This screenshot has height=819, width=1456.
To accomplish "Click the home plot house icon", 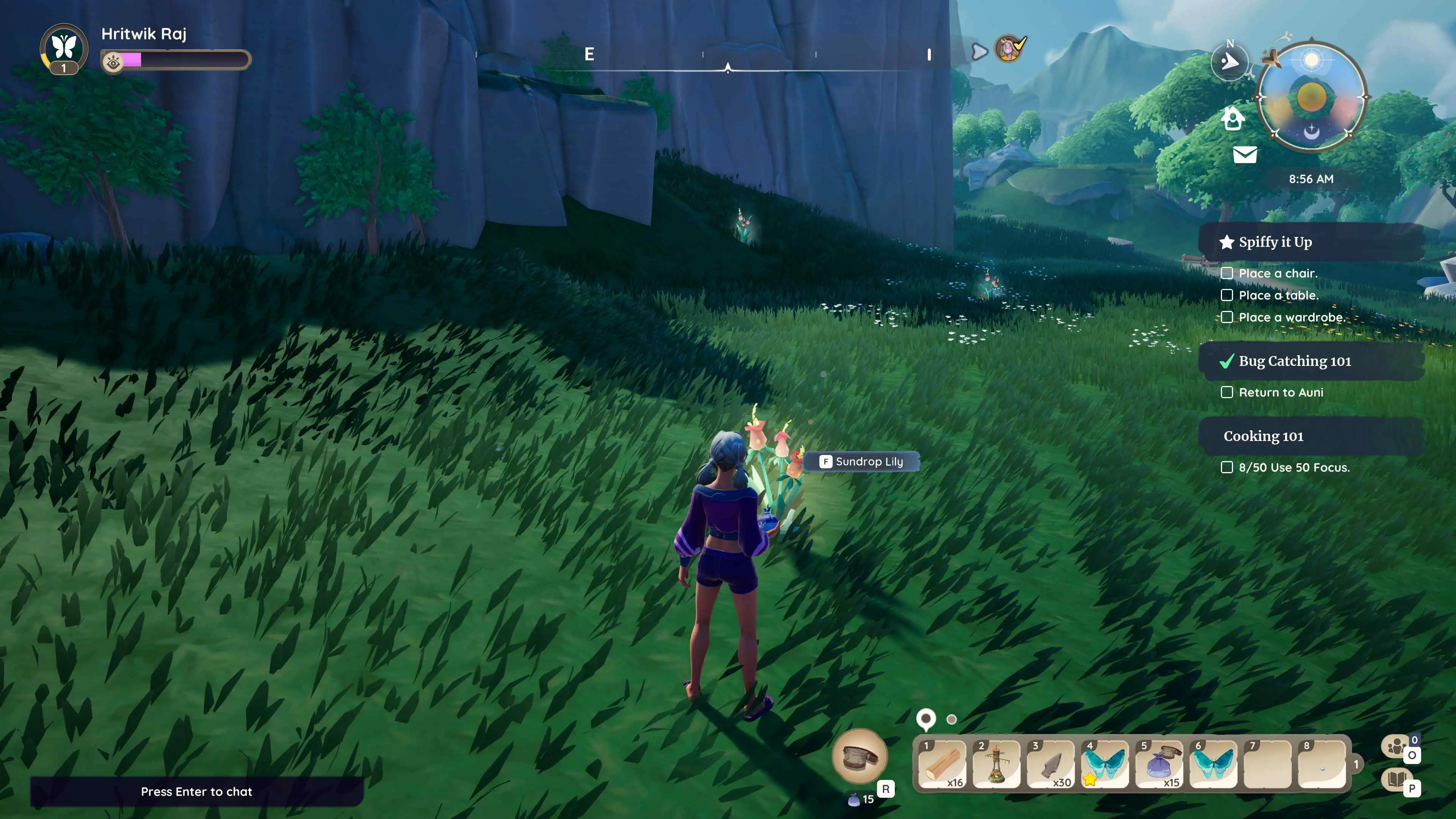I will tap(1233, 119).
